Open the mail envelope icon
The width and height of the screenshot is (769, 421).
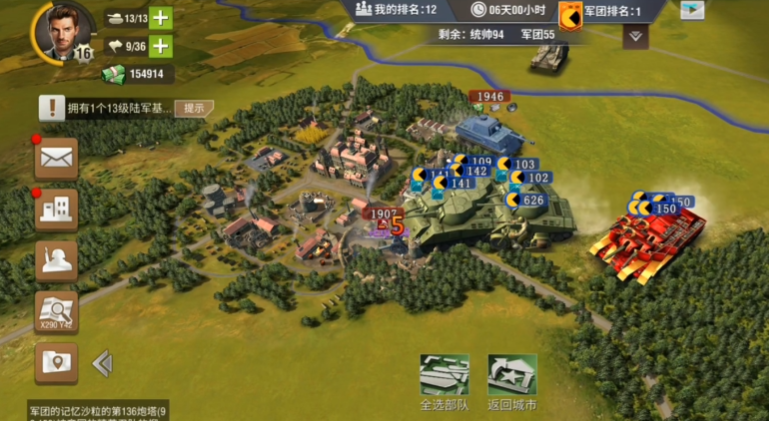56,157
